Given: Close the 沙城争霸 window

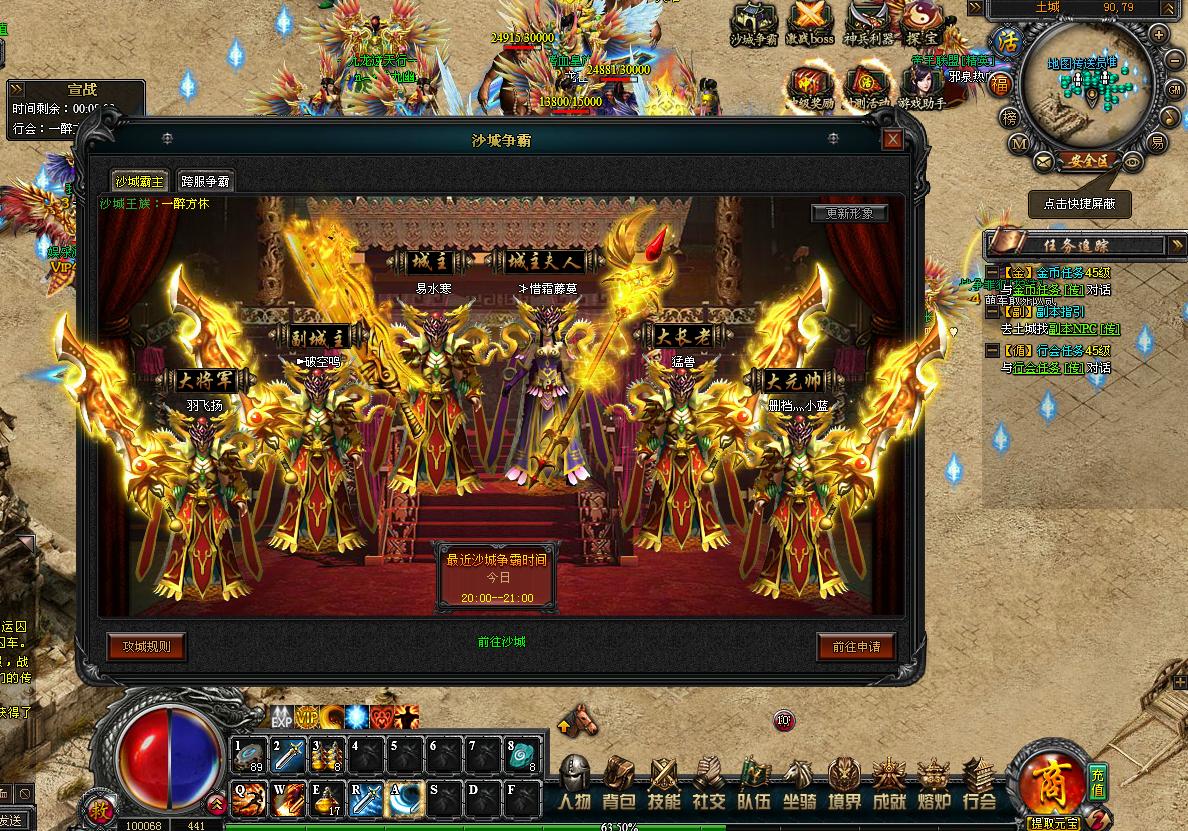Looking at the screenshot, I should [892, 140].
